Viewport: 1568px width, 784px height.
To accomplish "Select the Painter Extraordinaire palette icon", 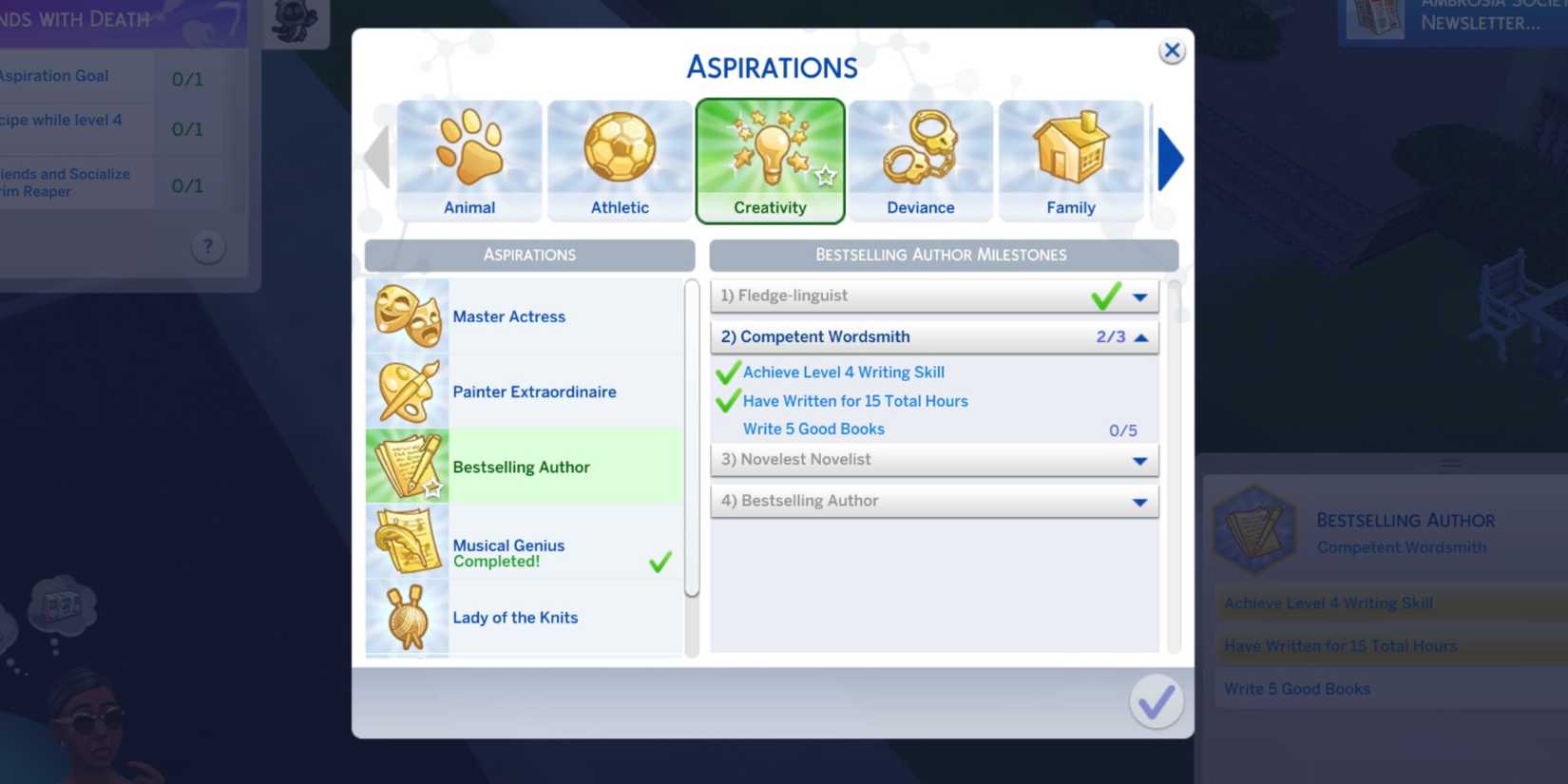I will (407, 391).
